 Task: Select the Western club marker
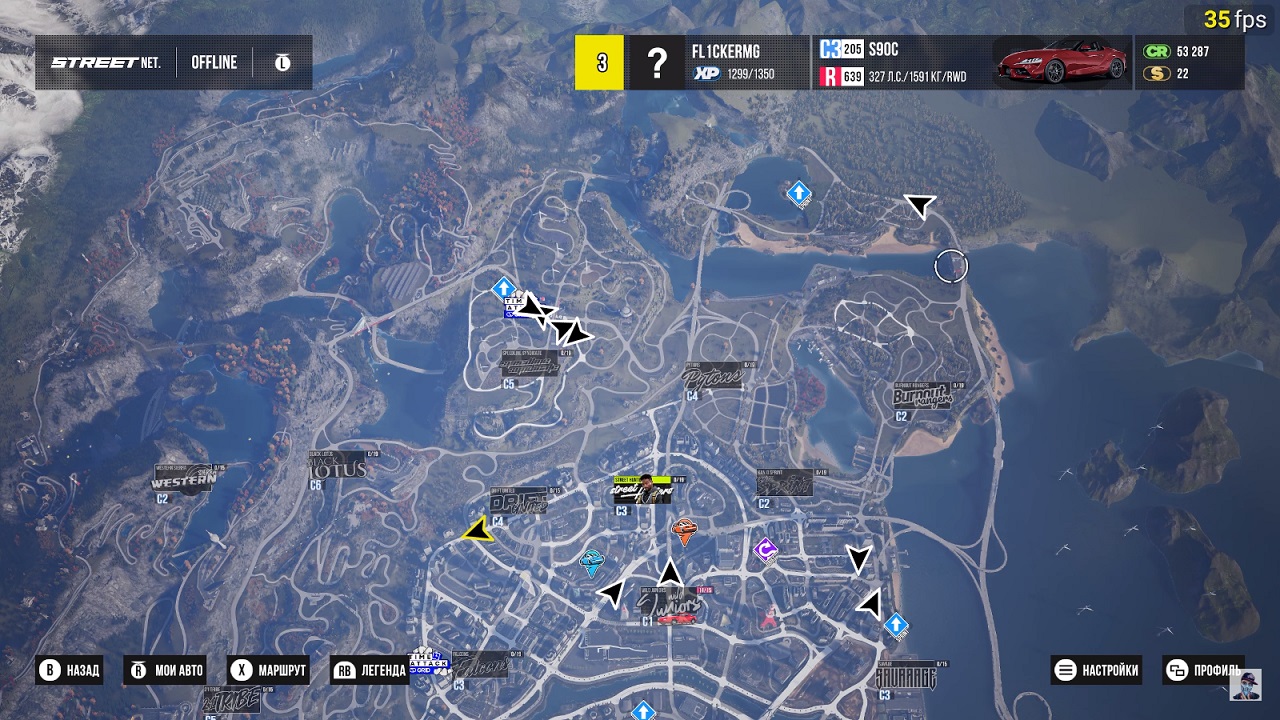pyautogui.click(x=185, y=480)
